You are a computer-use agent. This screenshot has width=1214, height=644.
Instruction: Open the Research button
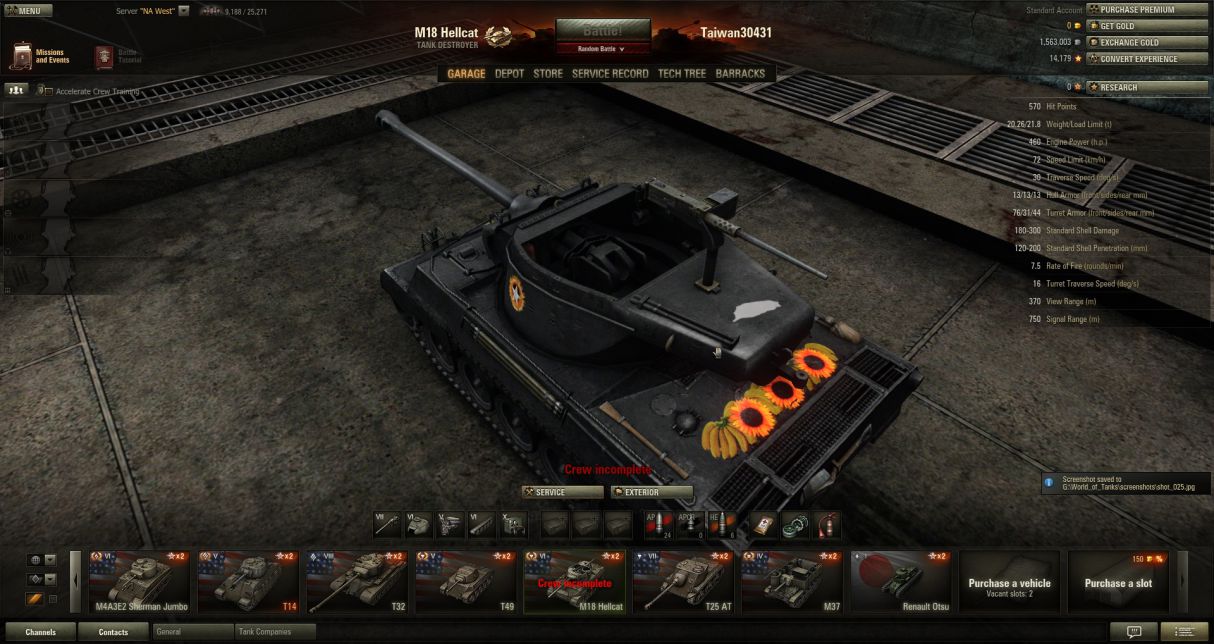[1147, 87]
